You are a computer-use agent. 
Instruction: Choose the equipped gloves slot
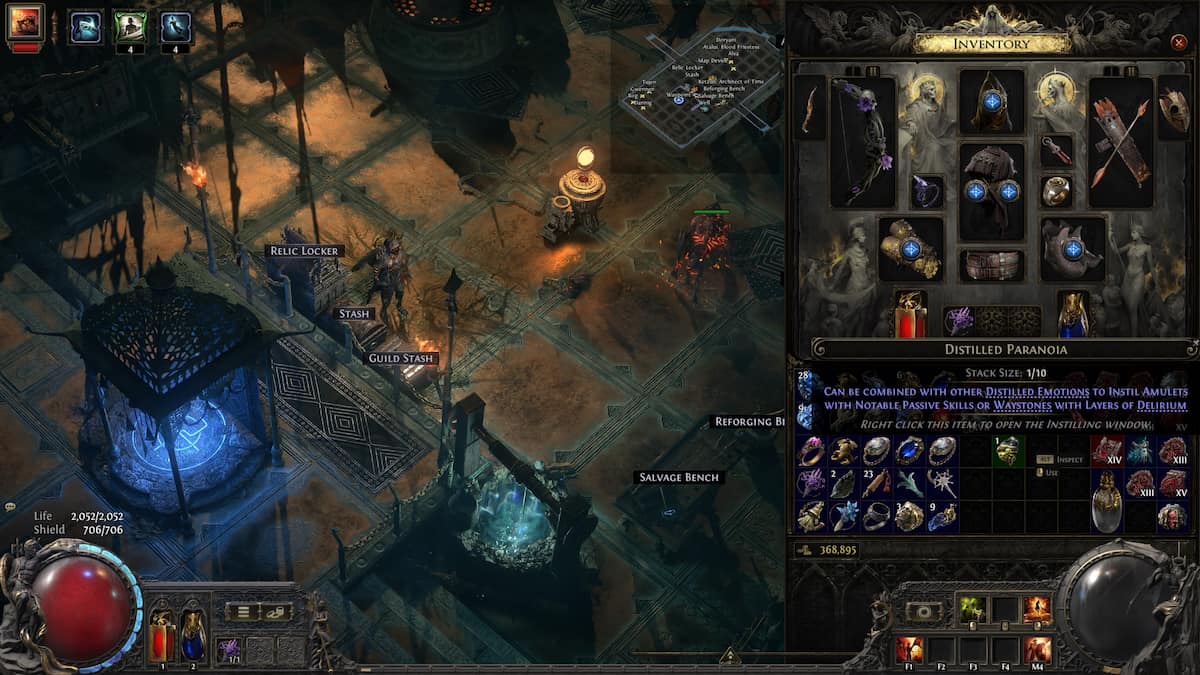910,248
